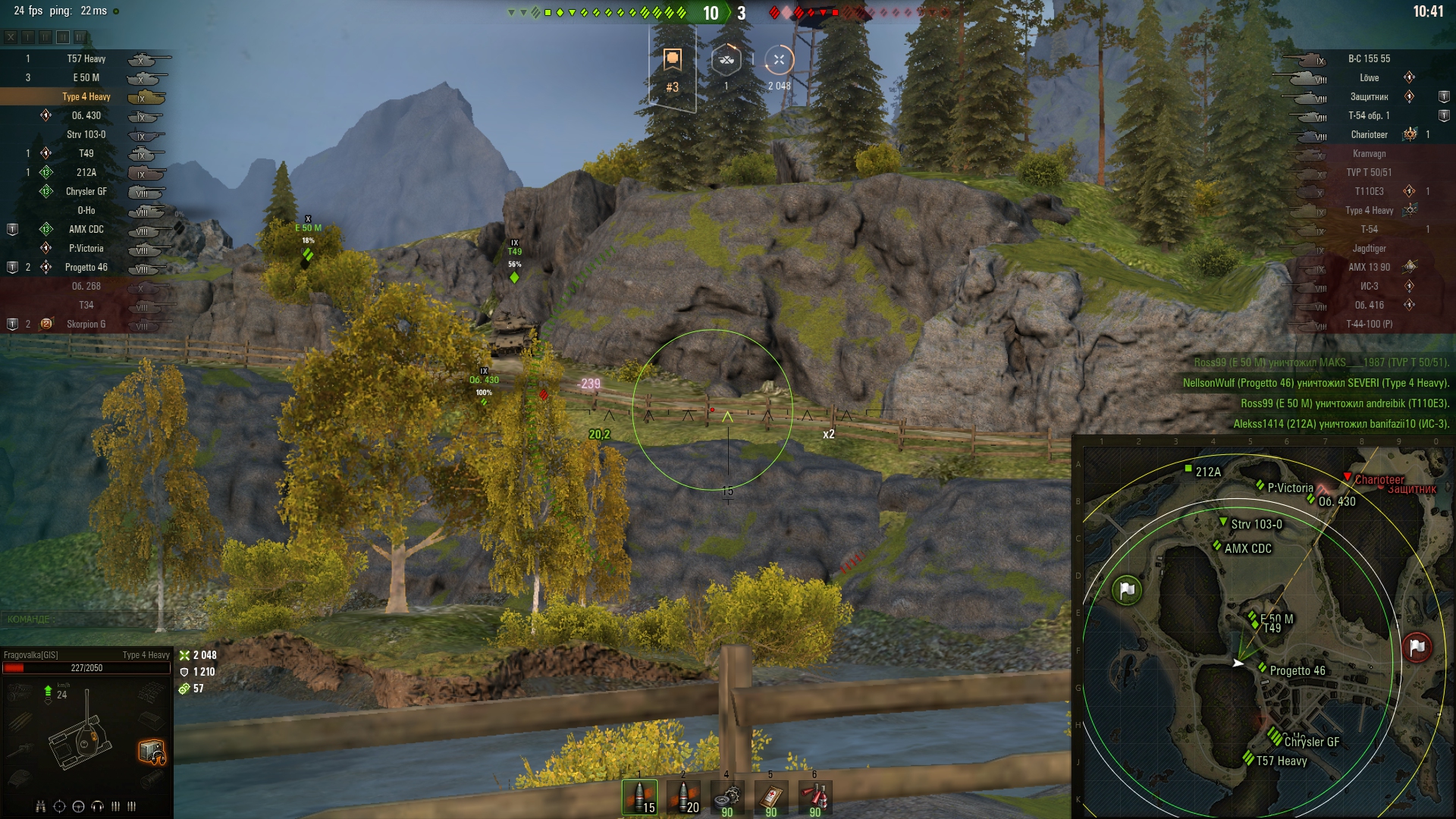Choose Progetto 46 in the allied player list
This screenshot has height=819, width=1456.
click(x=86, y=267)
